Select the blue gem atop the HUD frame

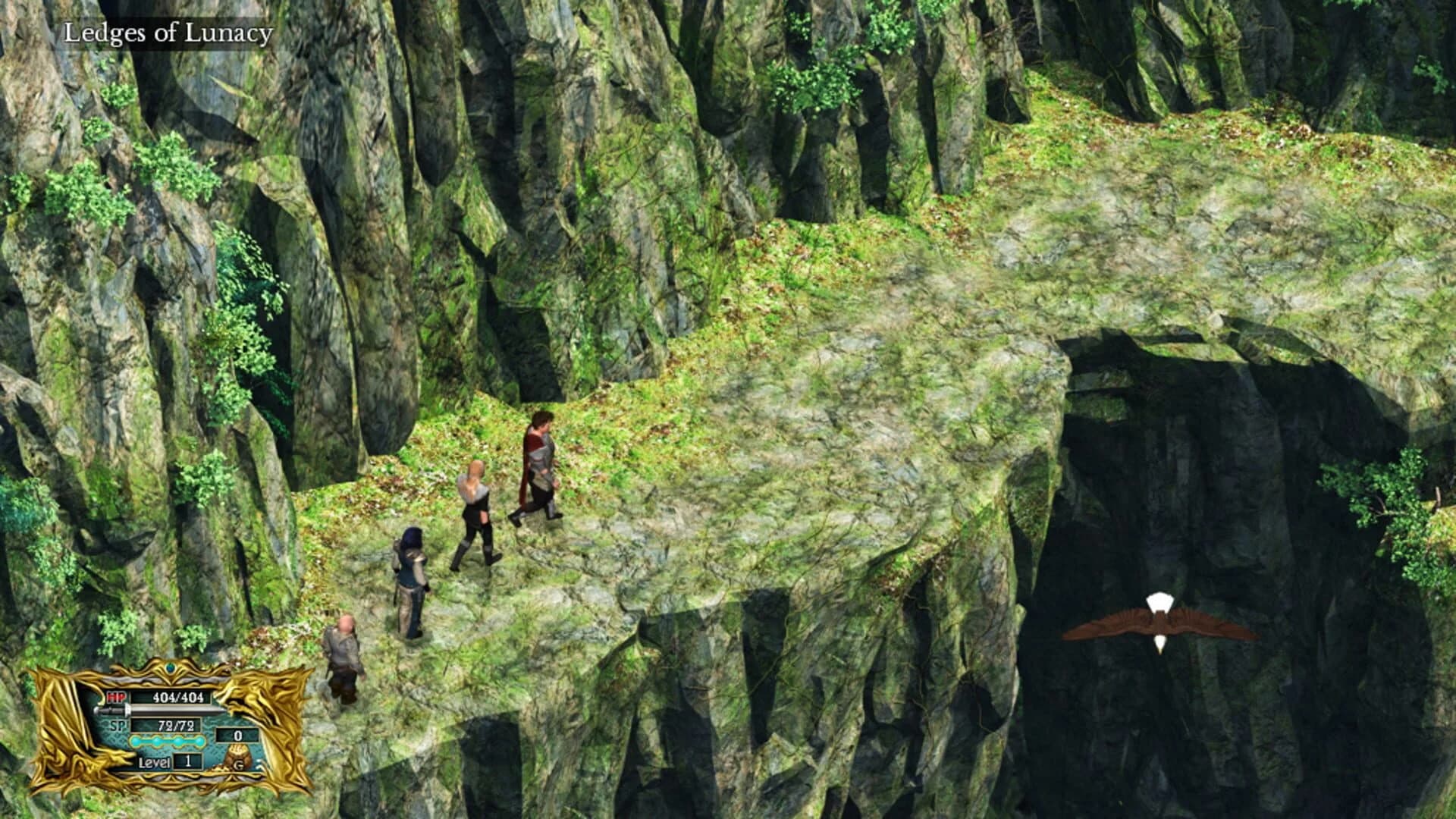(170, 669)
